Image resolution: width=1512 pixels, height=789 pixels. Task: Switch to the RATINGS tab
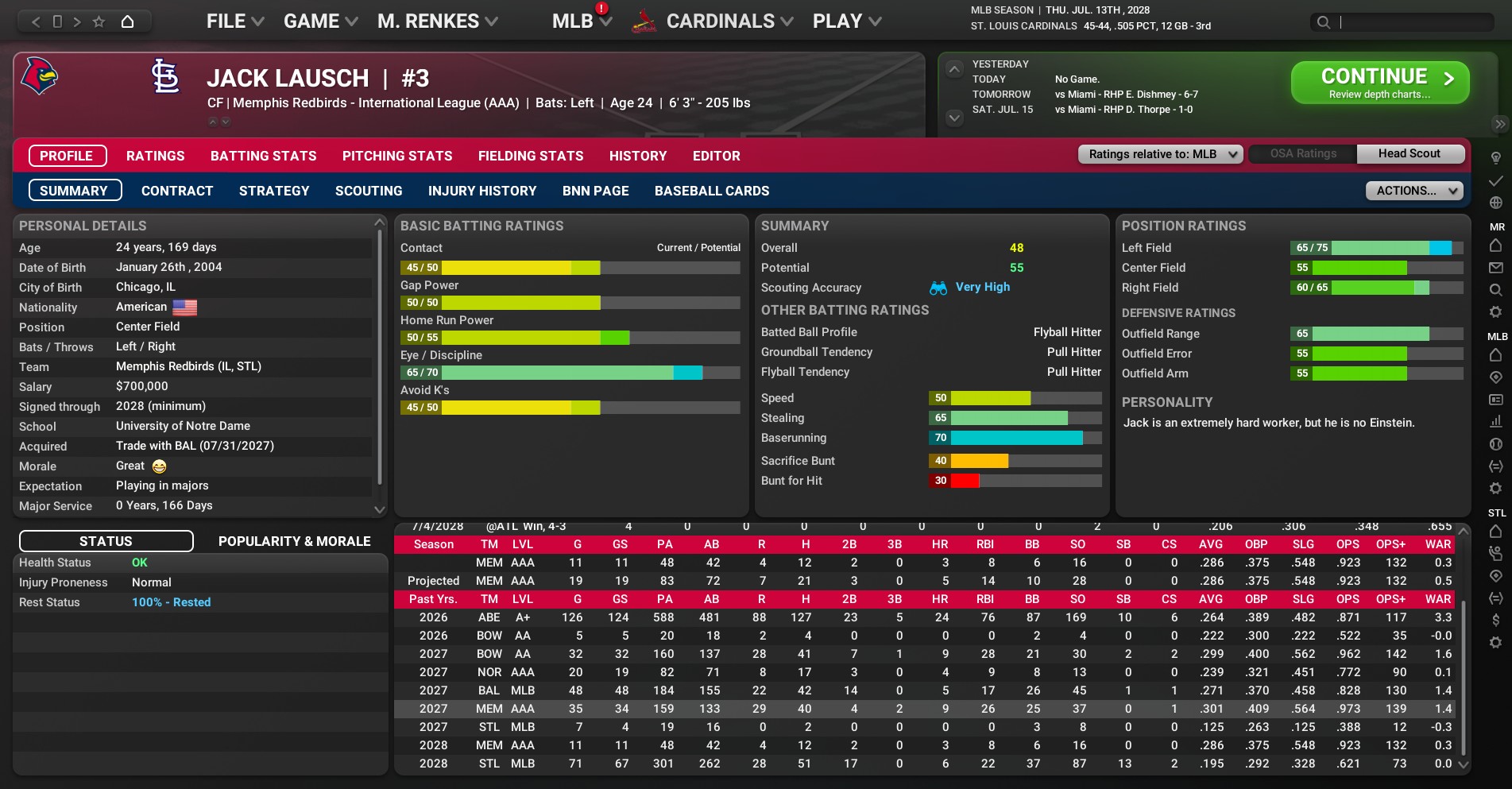click(155, 156)
